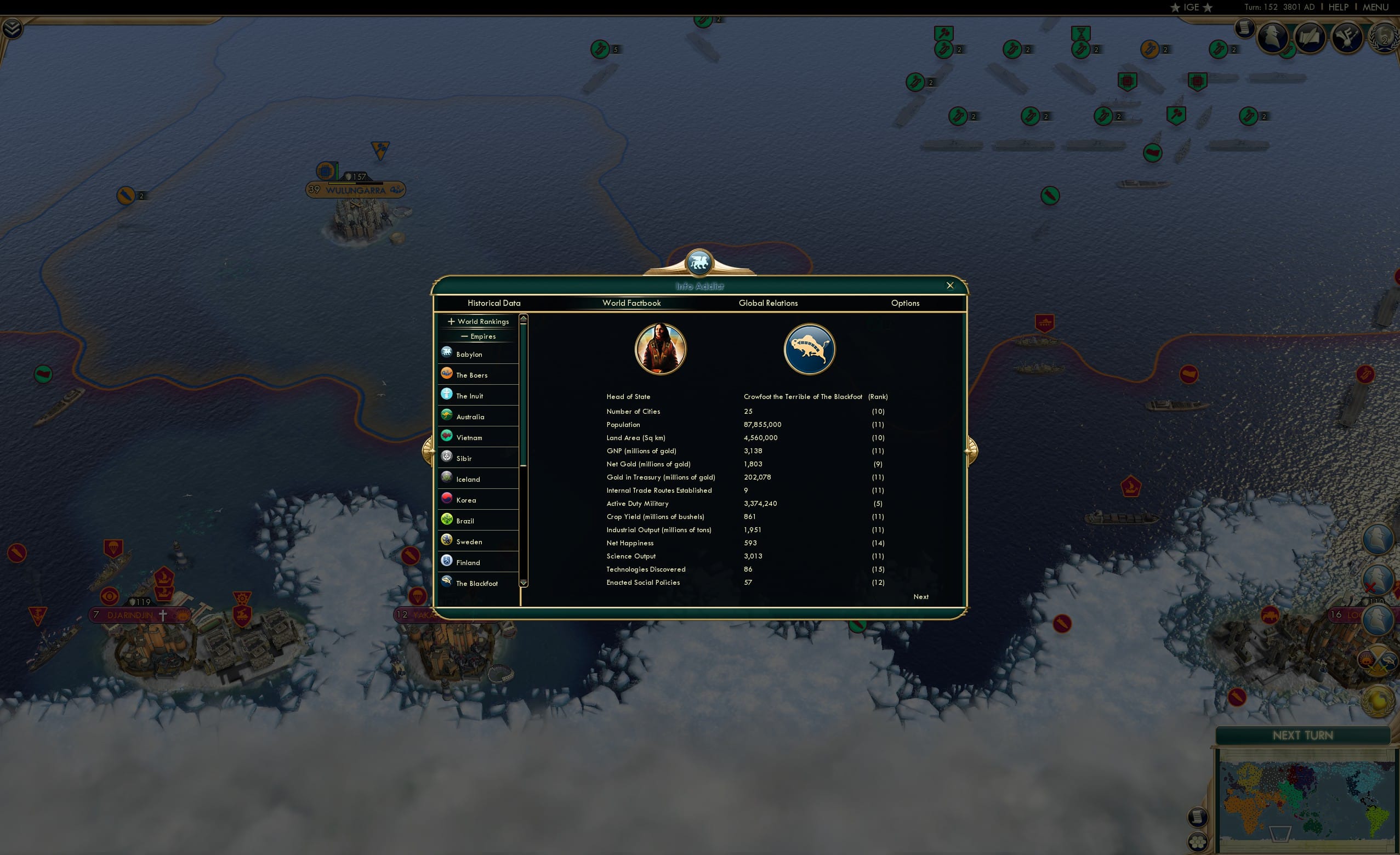Viewport: 1400px width, 855px height.
Task: Open the Options tab
Action: tap(906, 304)
